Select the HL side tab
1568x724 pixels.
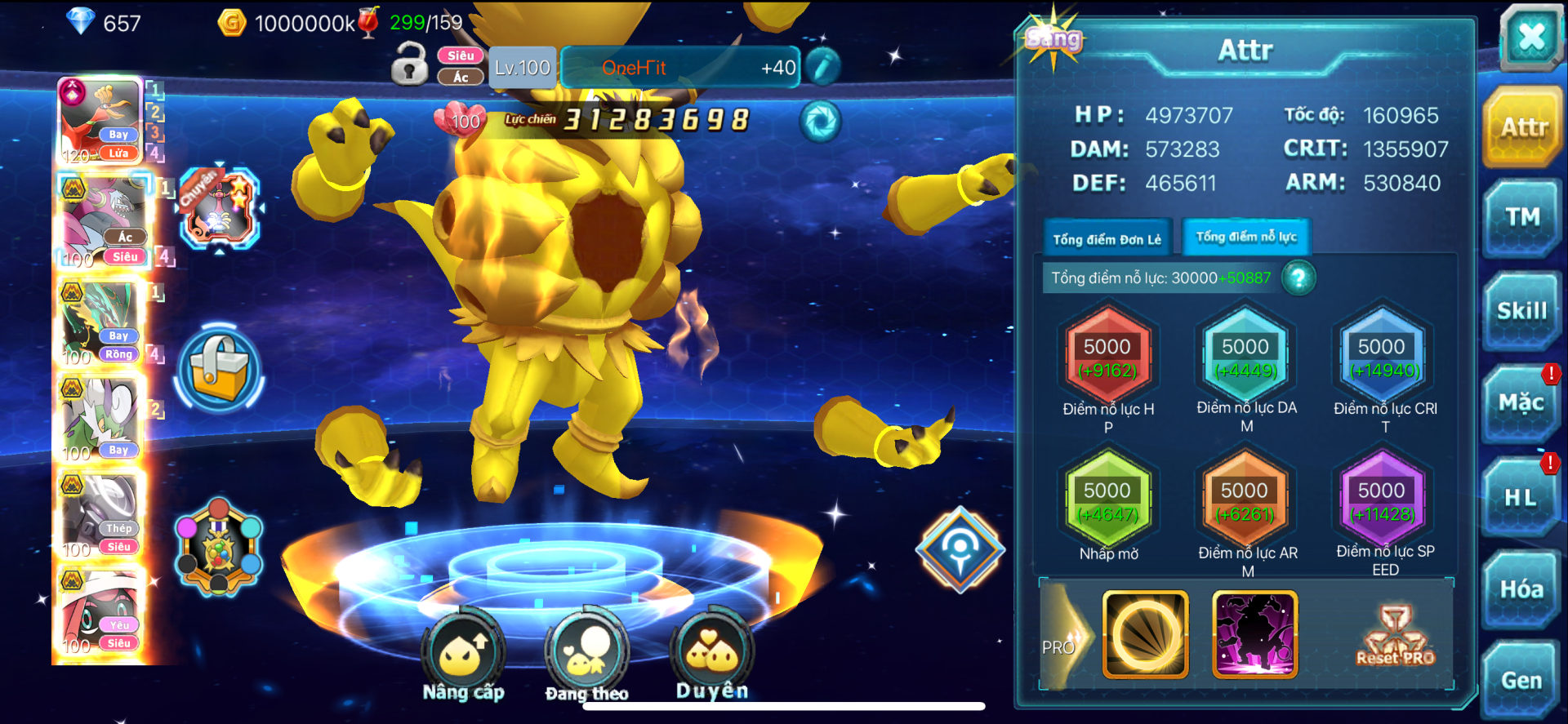pyautogui.click(x=1521, y=497)
